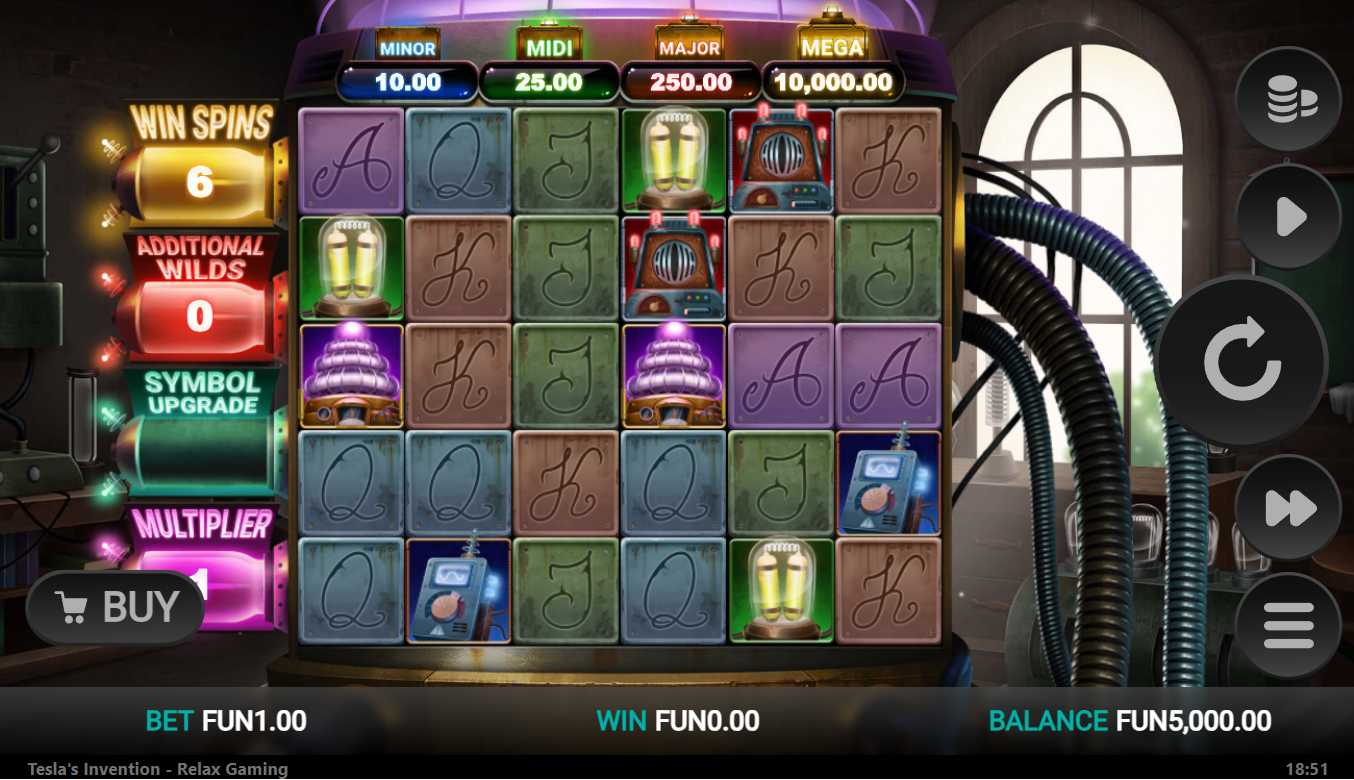Image resolution: width=1354 pixels, height=780 pixels.
Task: Open the BUY feature menu
Action: coord(116,607)
